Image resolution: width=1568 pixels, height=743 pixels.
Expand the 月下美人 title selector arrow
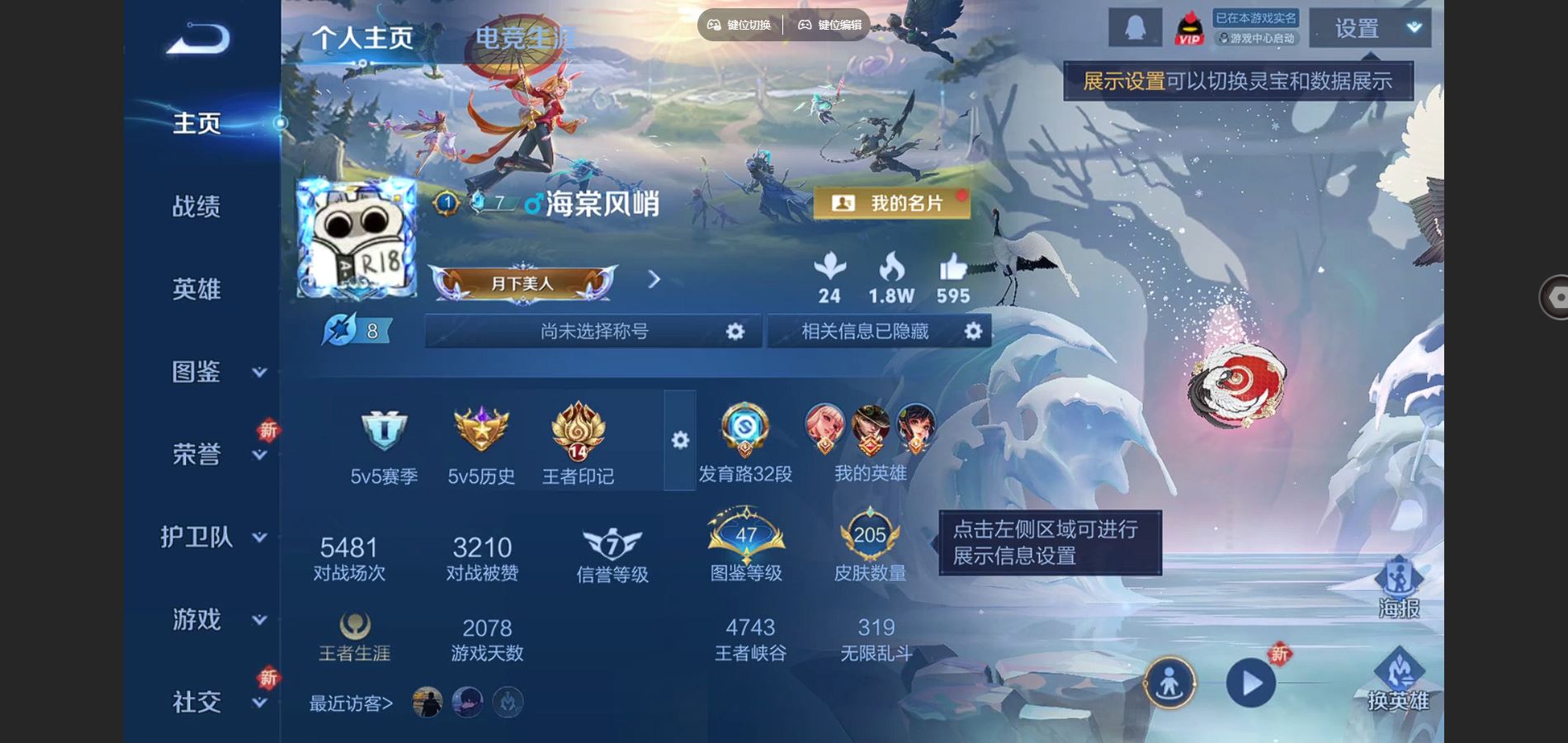(x=654, y=281)
